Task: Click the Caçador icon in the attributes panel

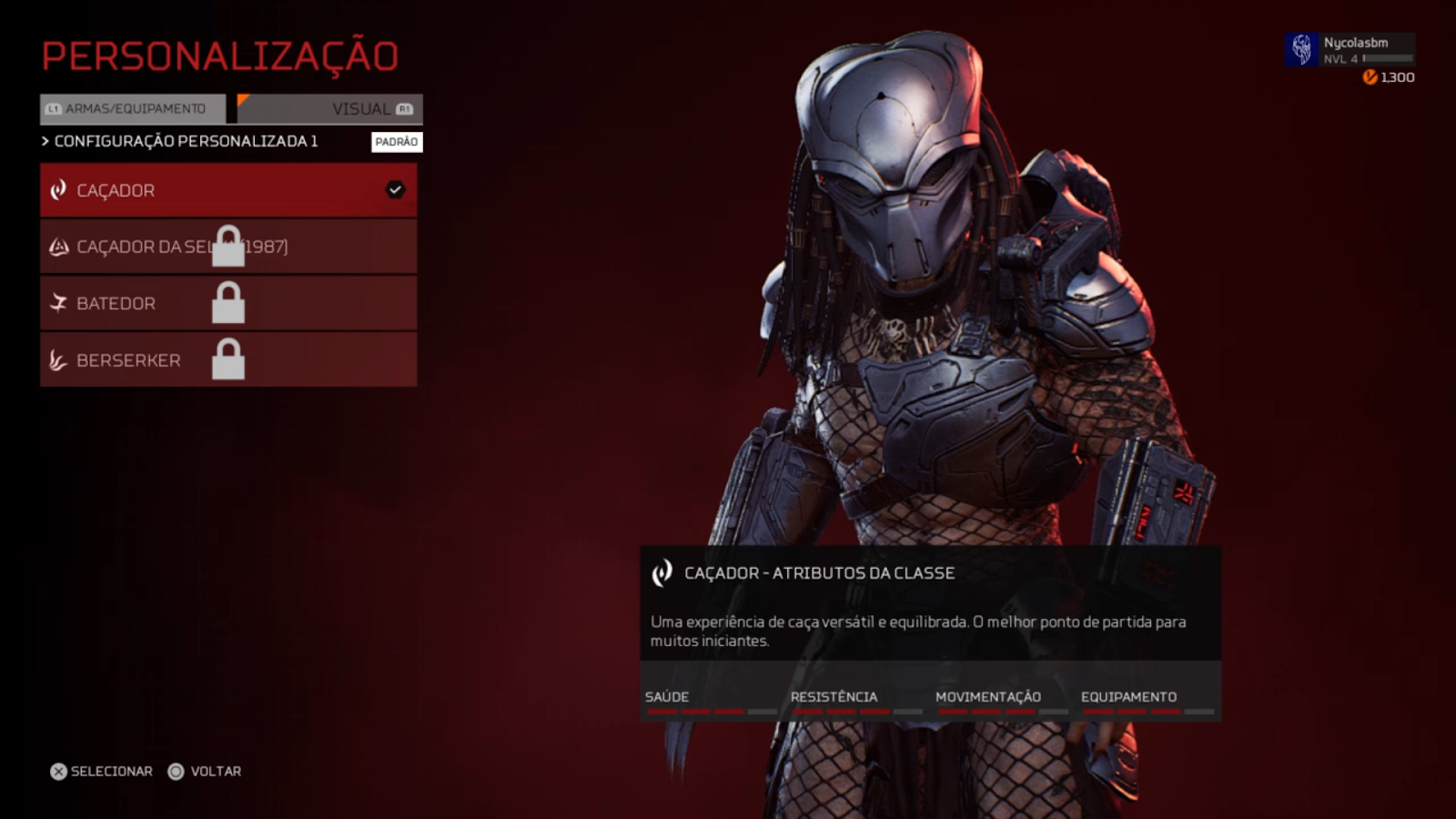Action: click(x=662, y=573)
